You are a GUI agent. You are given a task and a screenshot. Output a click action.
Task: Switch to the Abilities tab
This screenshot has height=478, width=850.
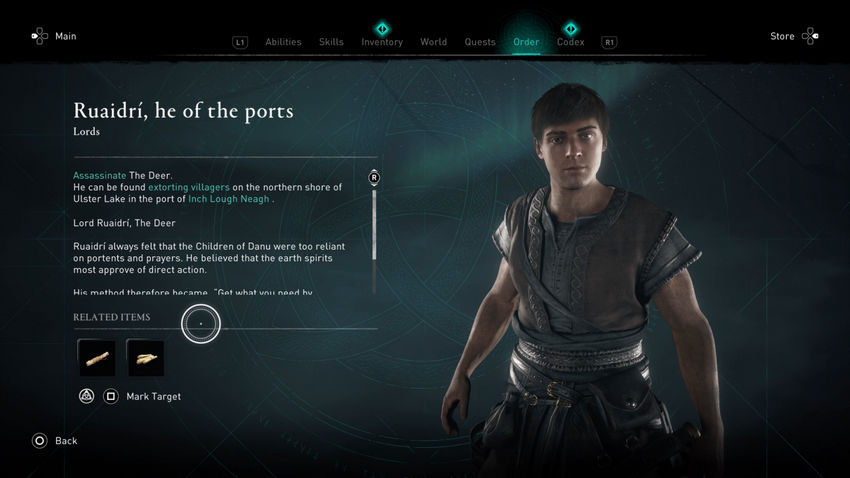tap(283, 42)
